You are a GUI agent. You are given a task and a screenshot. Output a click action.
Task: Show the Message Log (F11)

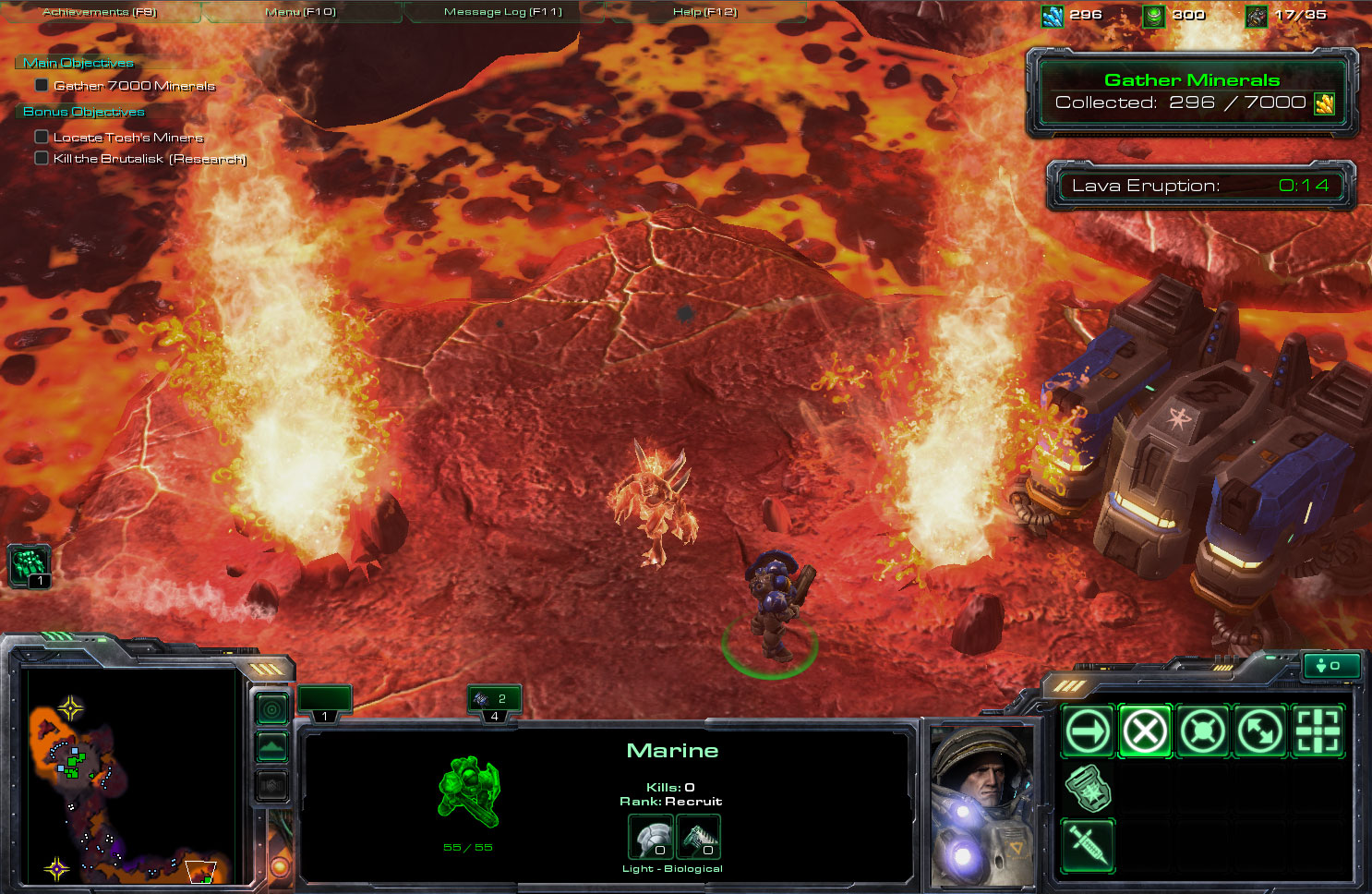[502, 12]
